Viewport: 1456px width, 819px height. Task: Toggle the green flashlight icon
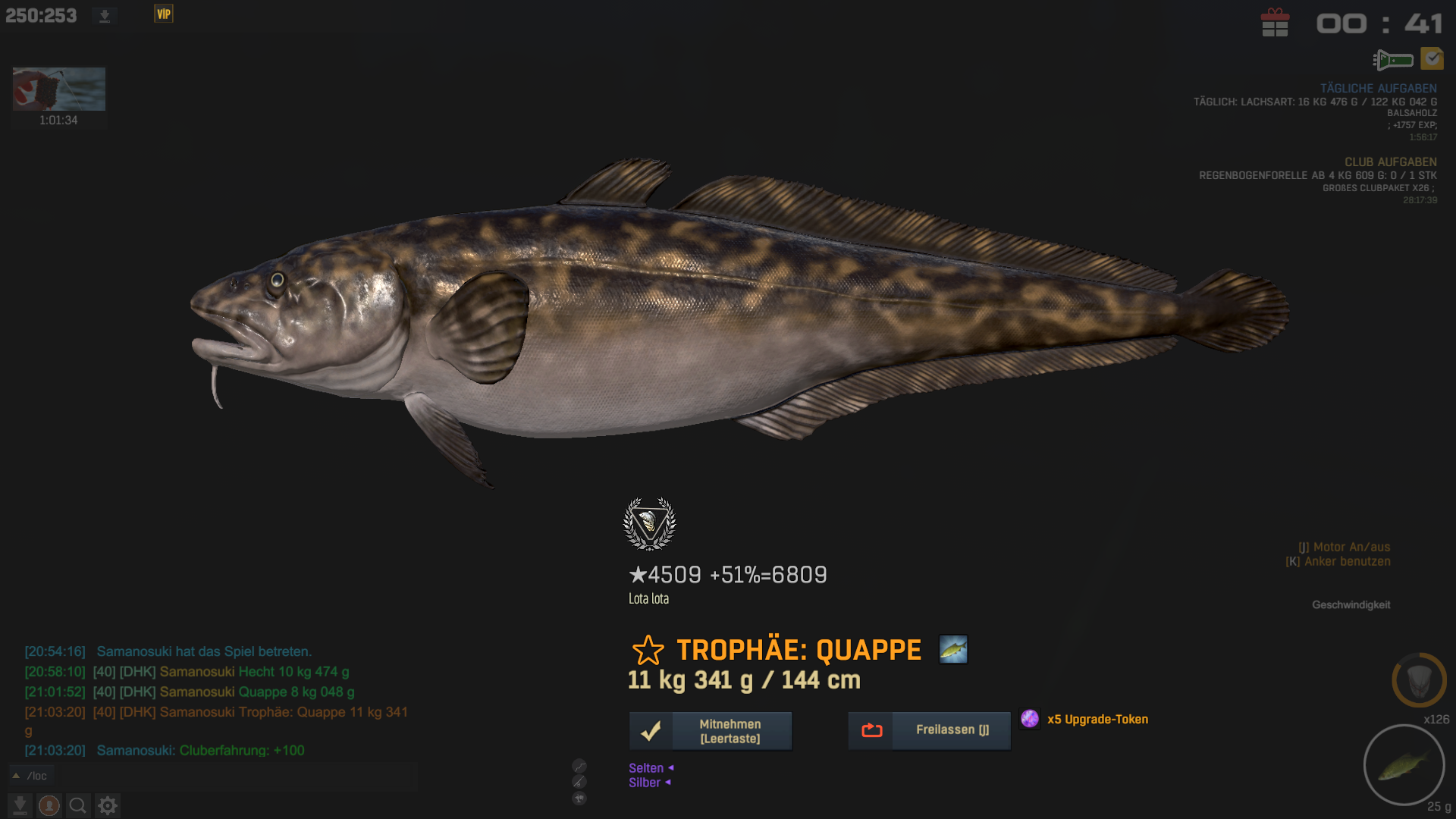tap(1393, 59)
